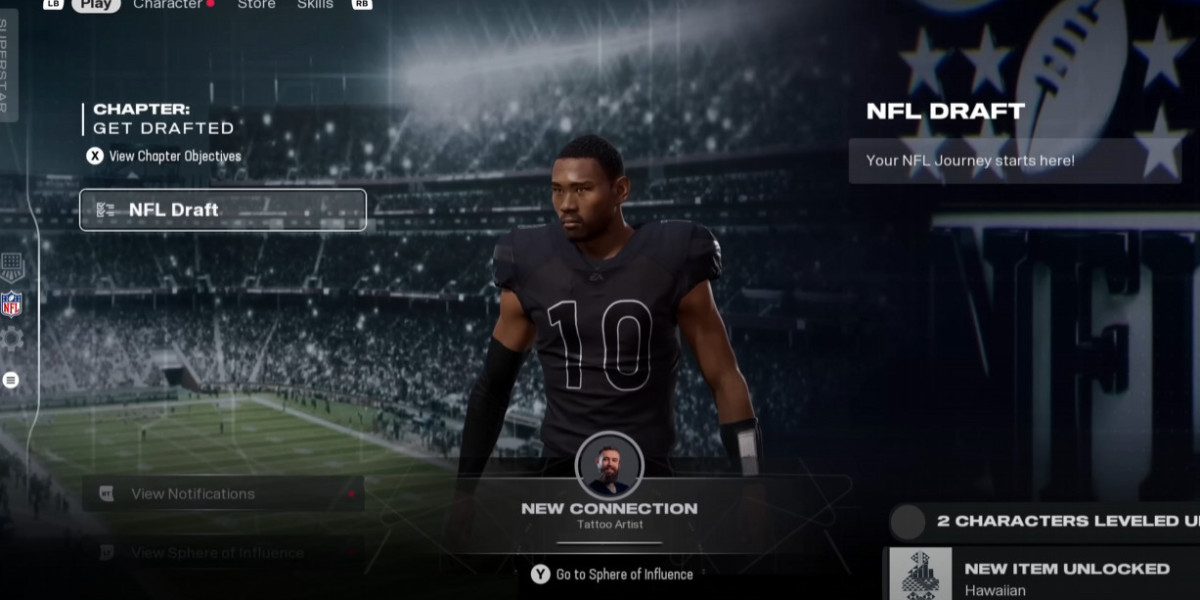Click the NFL shield sidebar icon
The height and width of the screenshot is (600, 1200).
(x=11, y=304)
